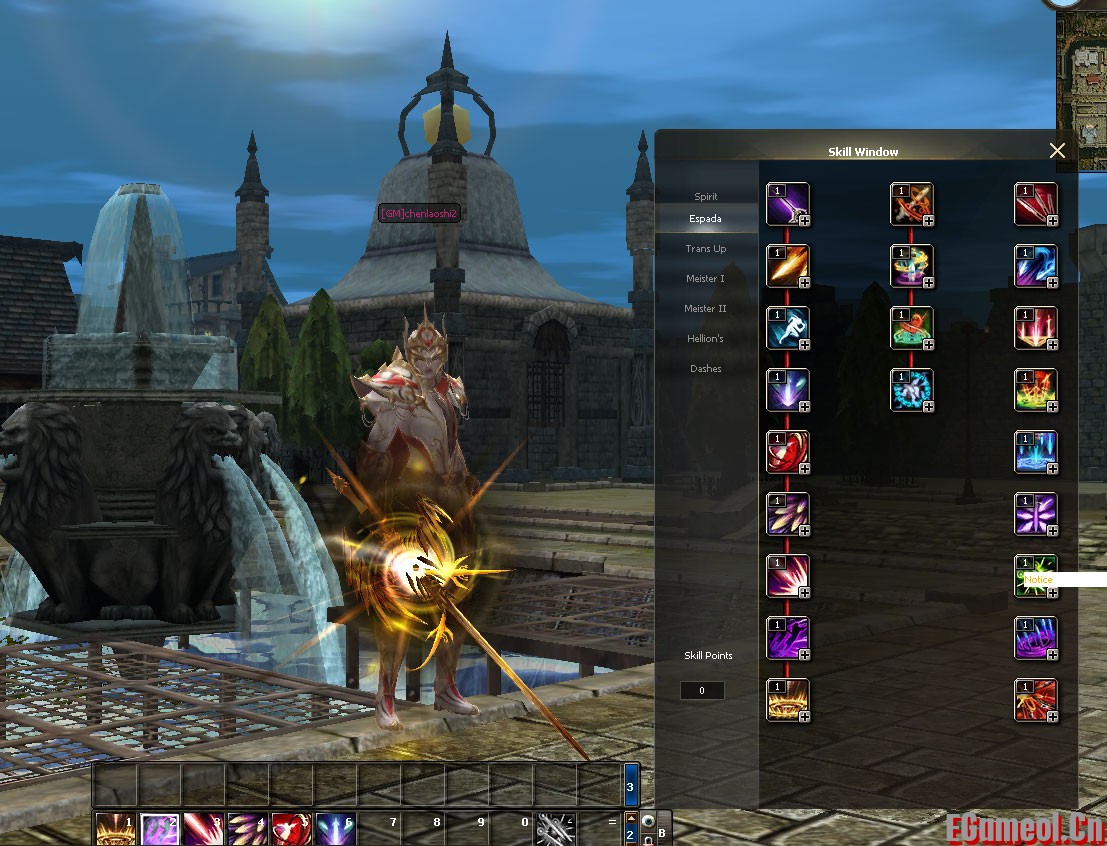Activate the blue sword skill in hotbar slot 6
Viewport: 1107px width, 846px height.
335,829
